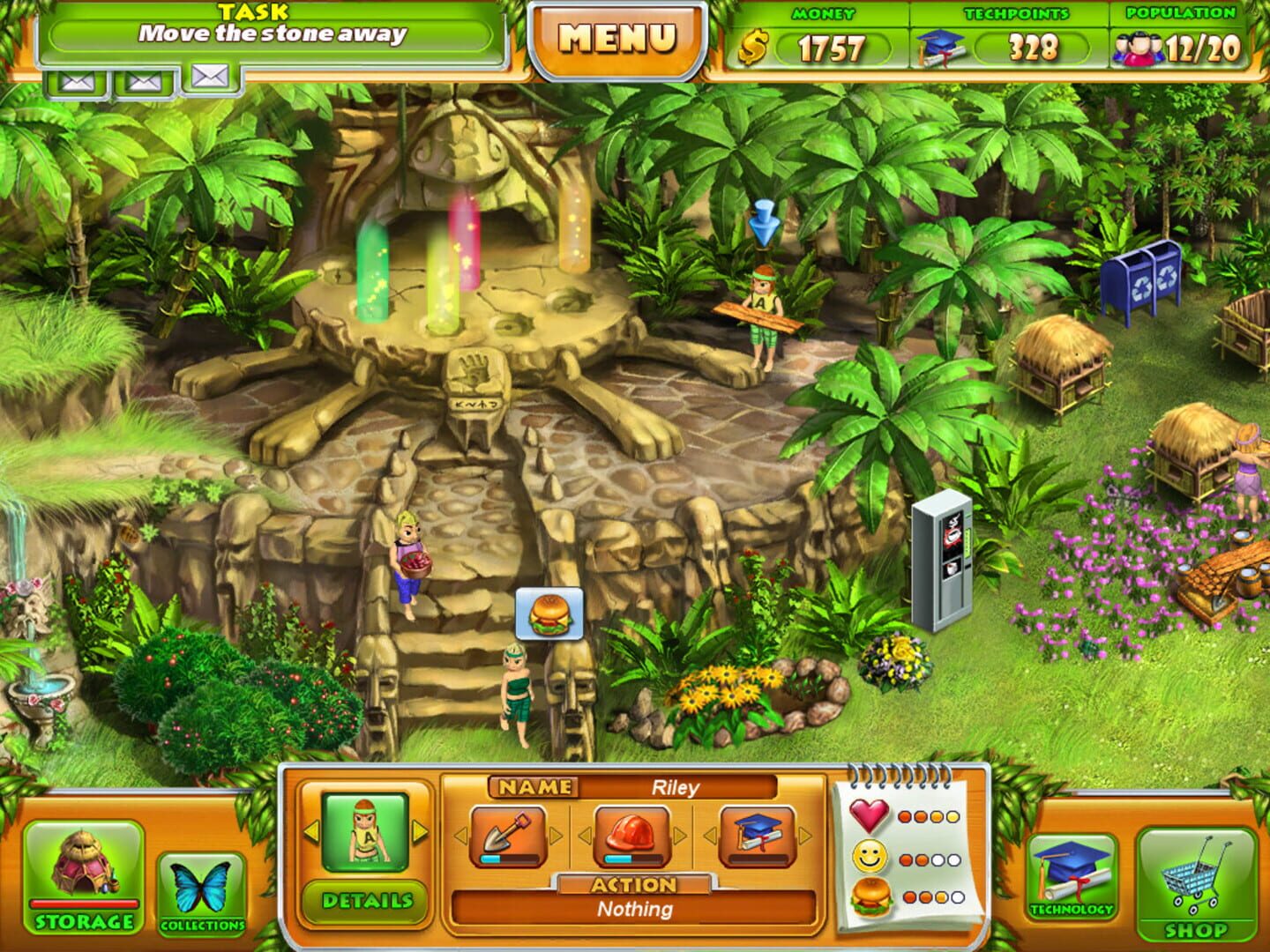This screenshot has height=952, width=1270.
Task: Open the first mail envelope tab
Action: (x=74, y=79)
